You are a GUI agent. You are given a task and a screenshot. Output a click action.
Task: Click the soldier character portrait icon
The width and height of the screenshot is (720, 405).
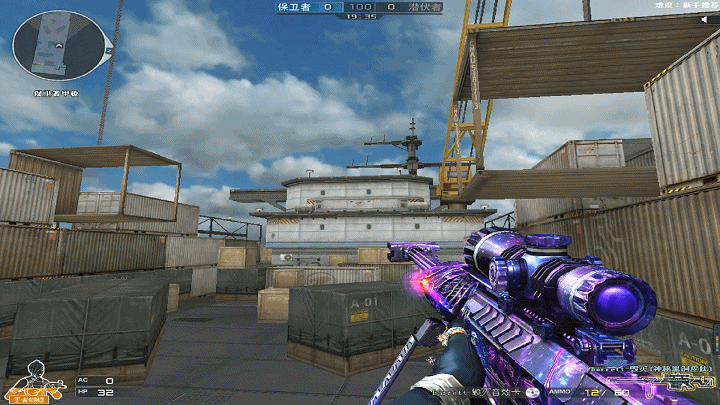click(x=36, y=379)
